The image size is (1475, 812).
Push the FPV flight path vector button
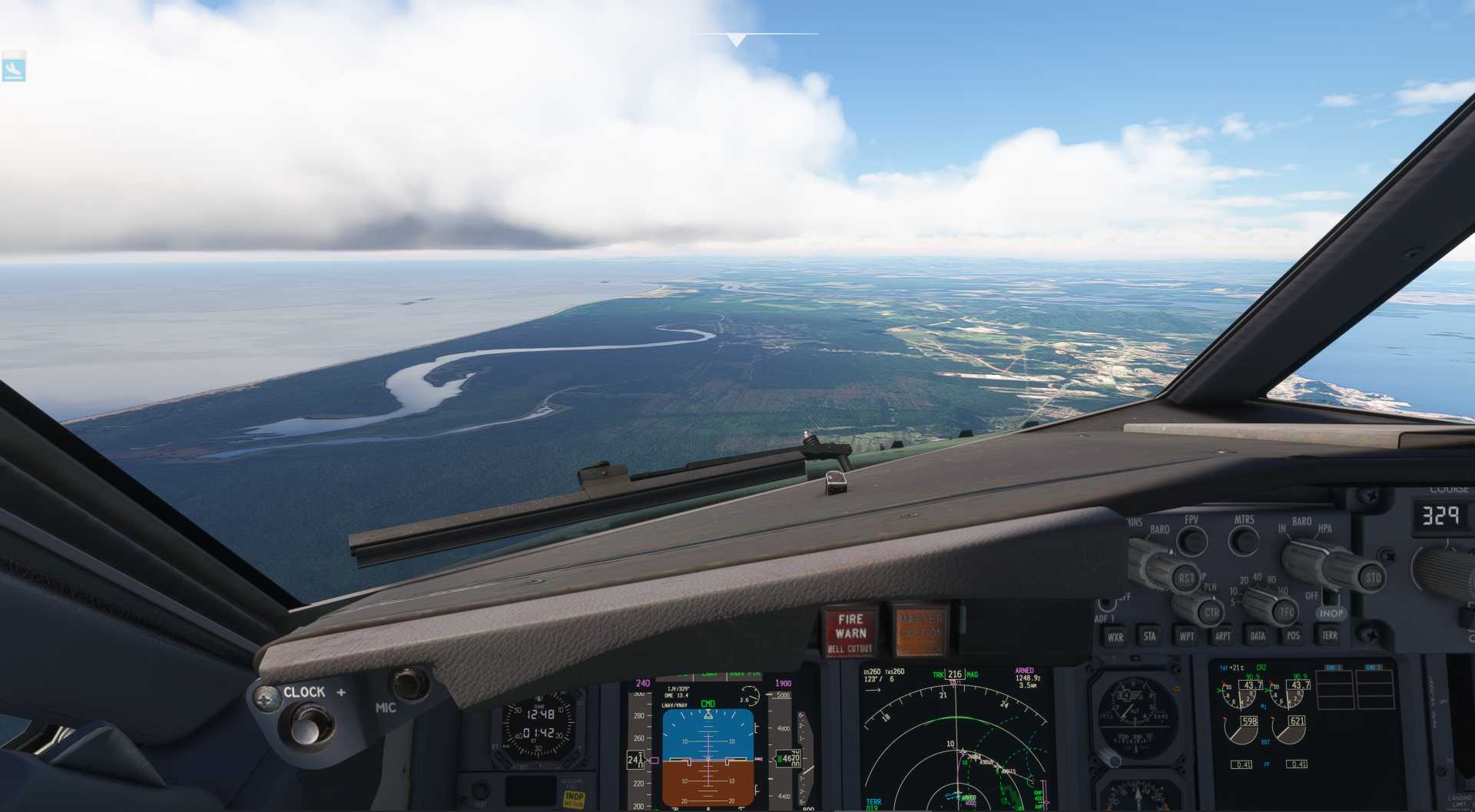pos(1192,541)
